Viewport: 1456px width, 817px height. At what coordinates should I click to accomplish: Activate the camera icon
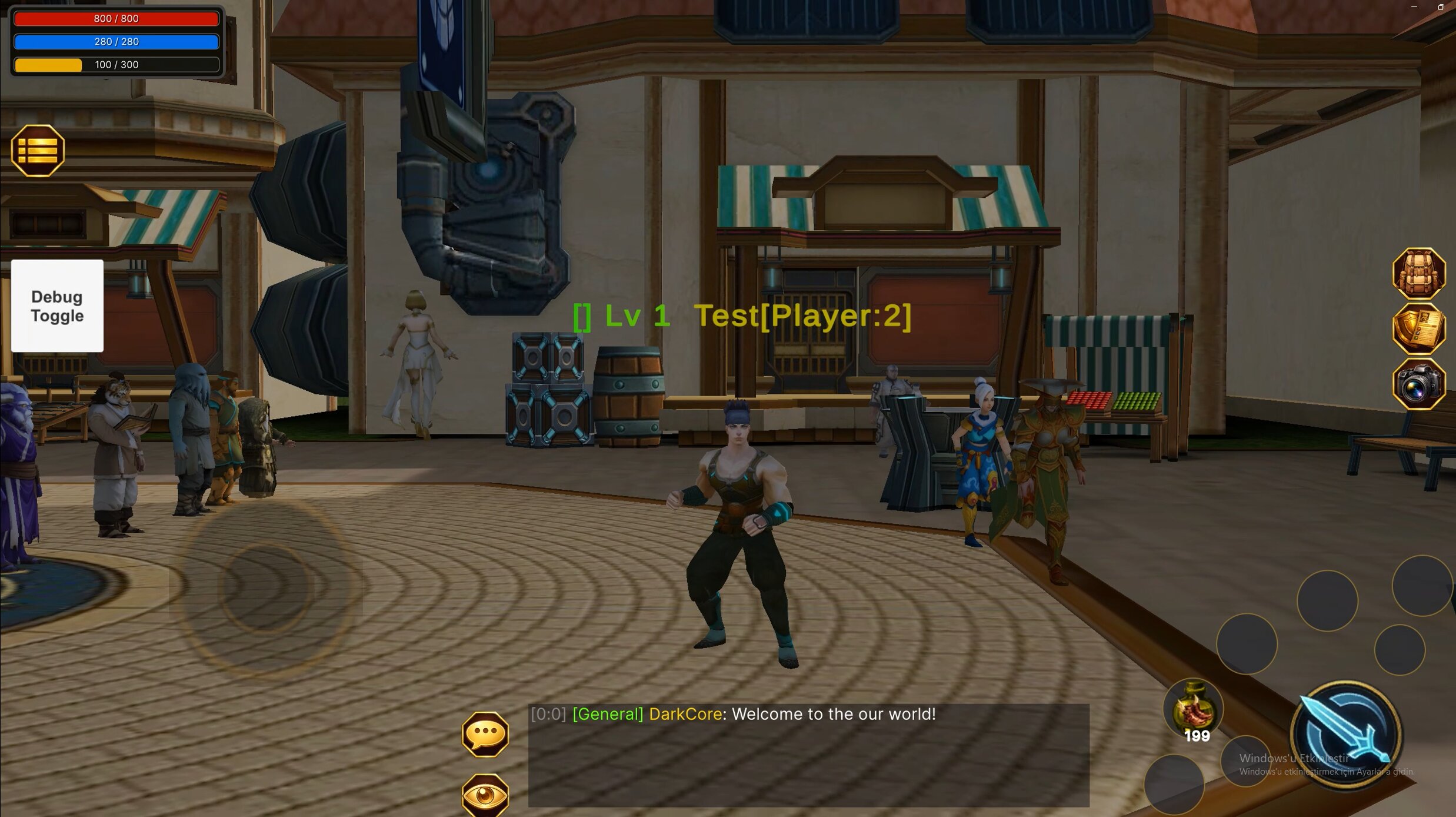click(x=1418, y=385)
